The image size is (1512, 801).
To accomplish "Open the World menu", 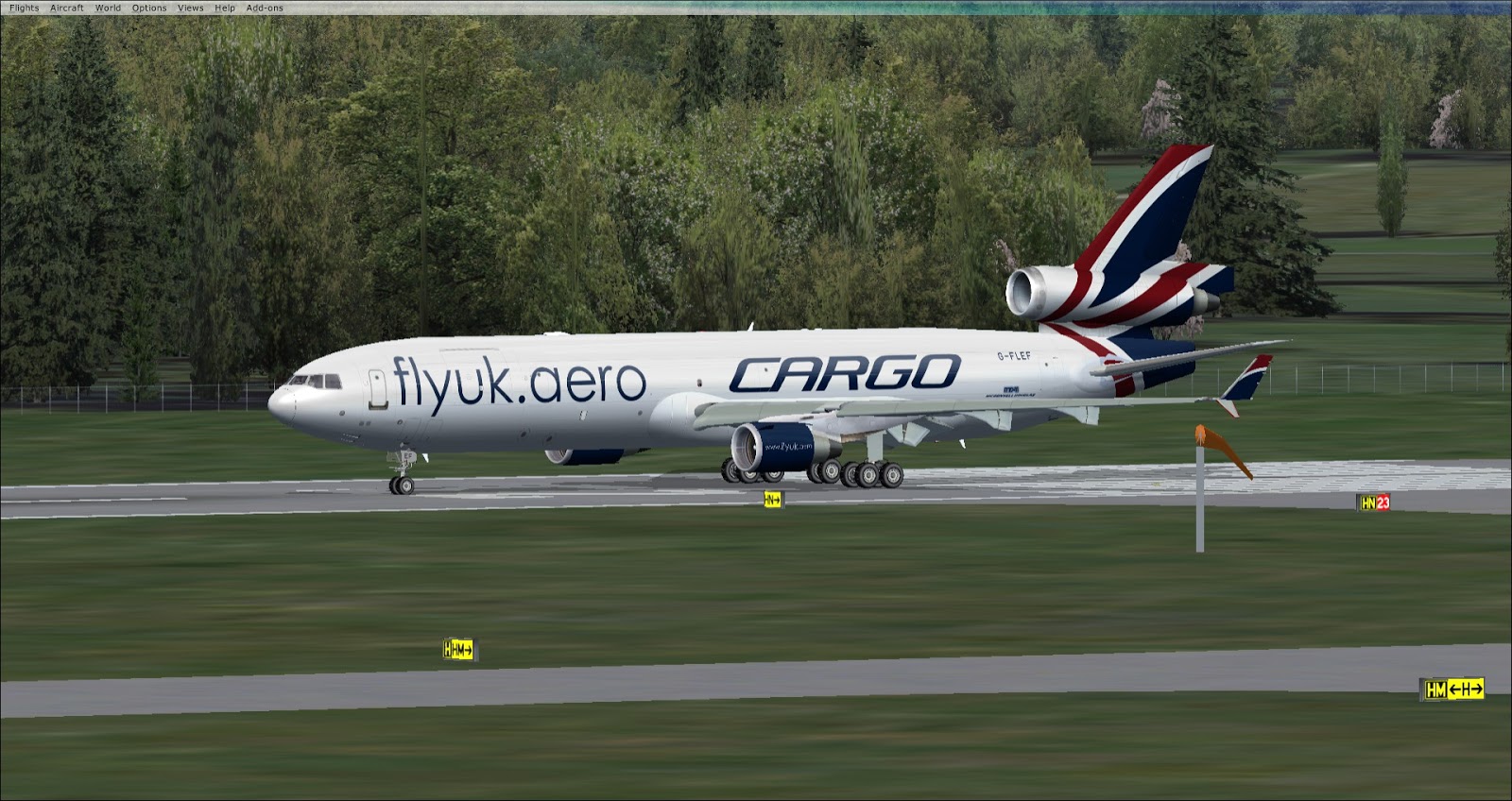I will click(108, 8).
